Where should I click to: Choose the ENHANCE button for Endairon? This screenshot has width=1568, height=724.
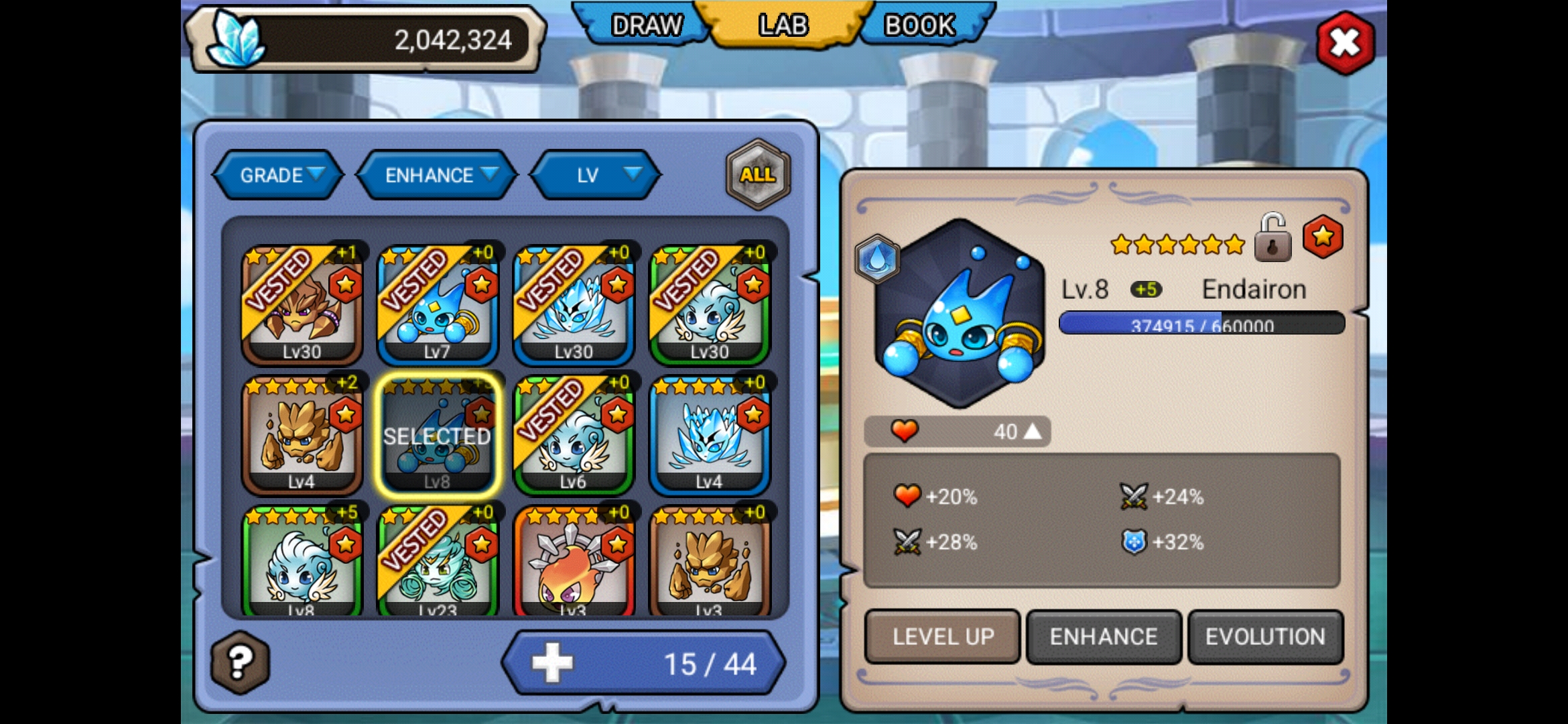tap(1104, 636)
